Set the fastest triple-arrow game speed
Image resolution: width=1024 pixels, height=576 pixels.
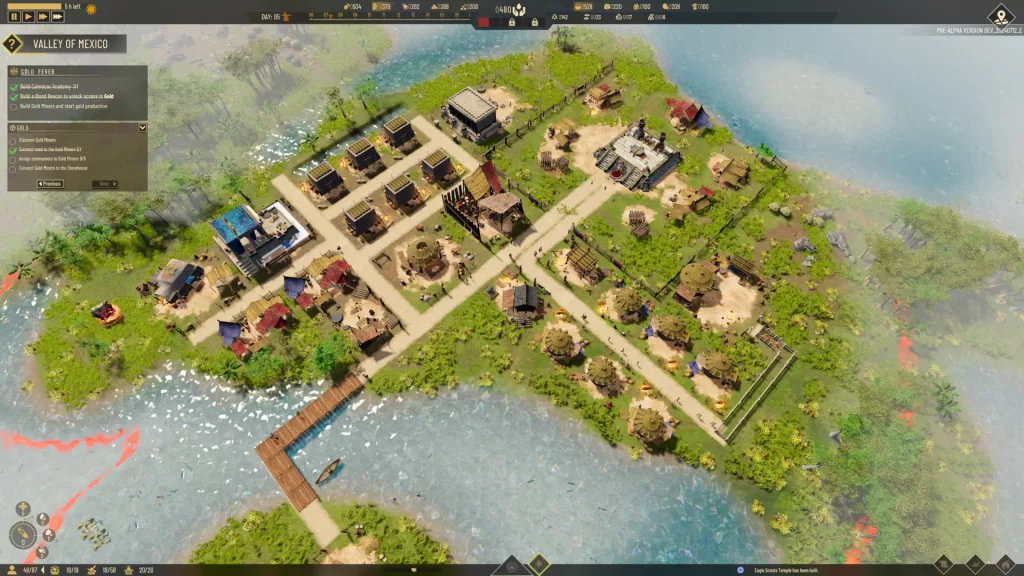(x=58, y=16)
